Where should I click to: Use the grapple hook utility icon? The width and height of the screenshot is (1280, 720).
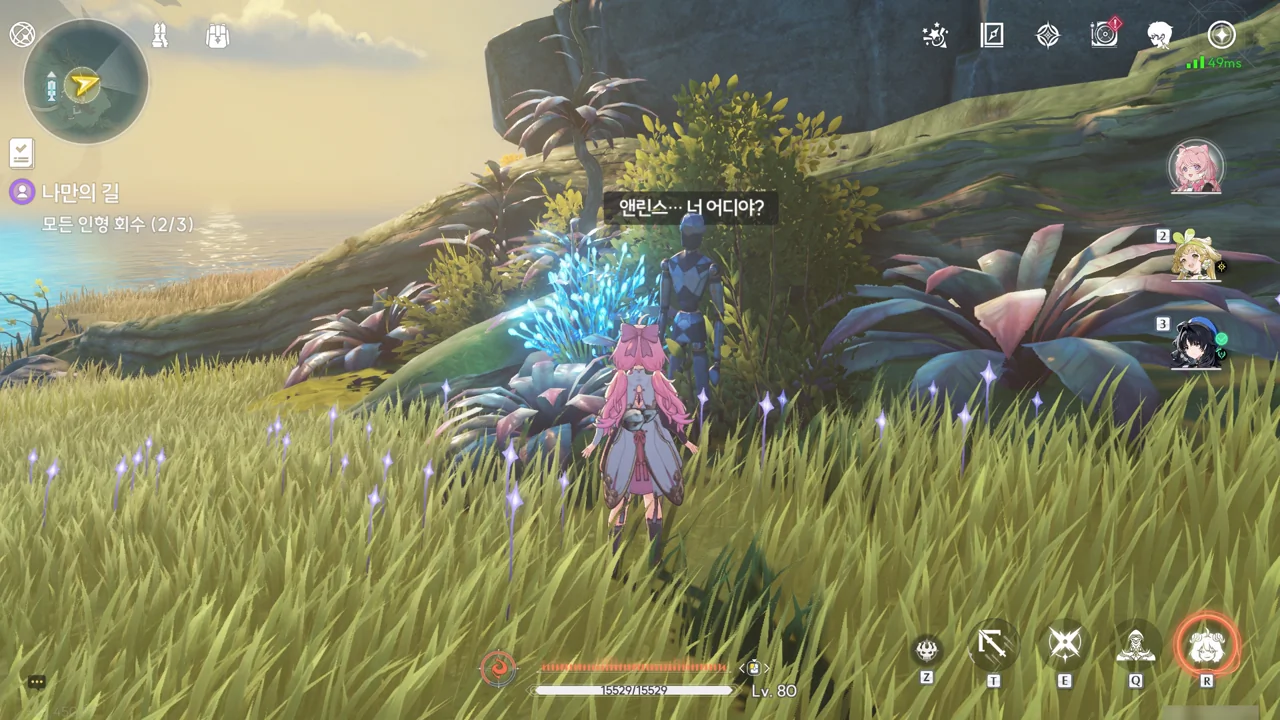click(x=993, y=645)
